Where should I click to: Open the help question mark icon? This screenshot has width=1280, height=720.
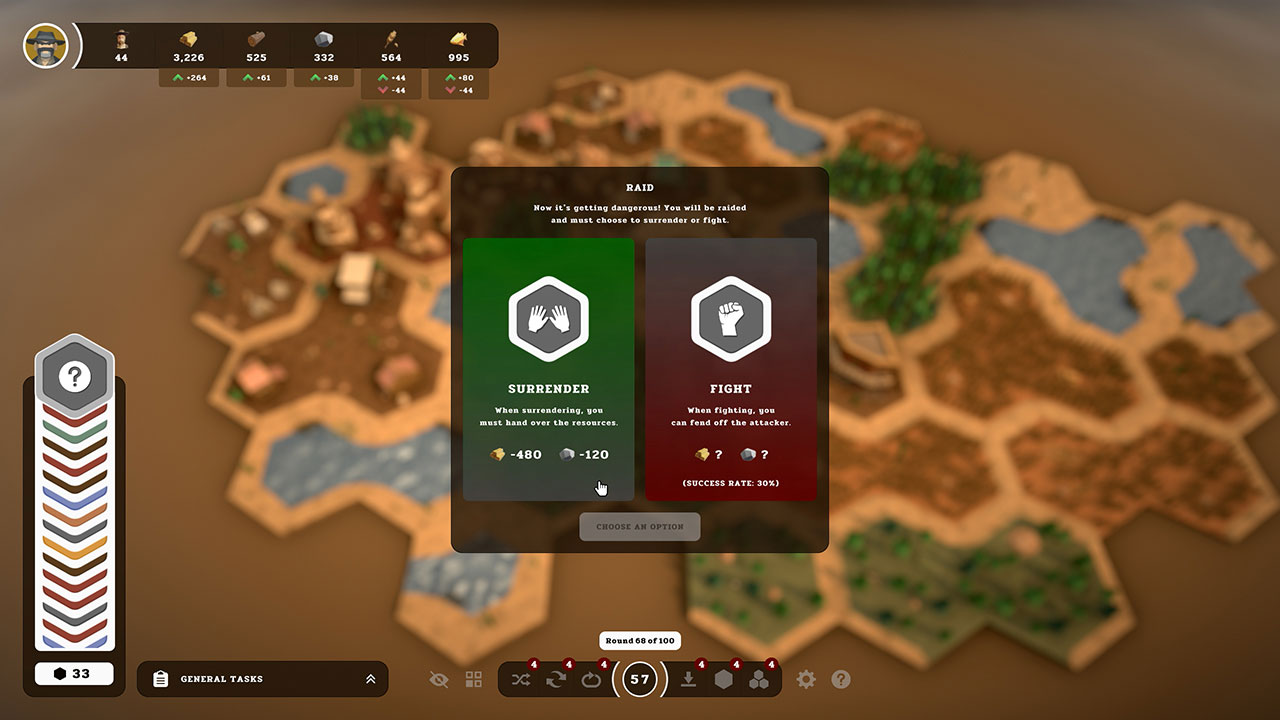pyautogui.click(x=840, y=679)
